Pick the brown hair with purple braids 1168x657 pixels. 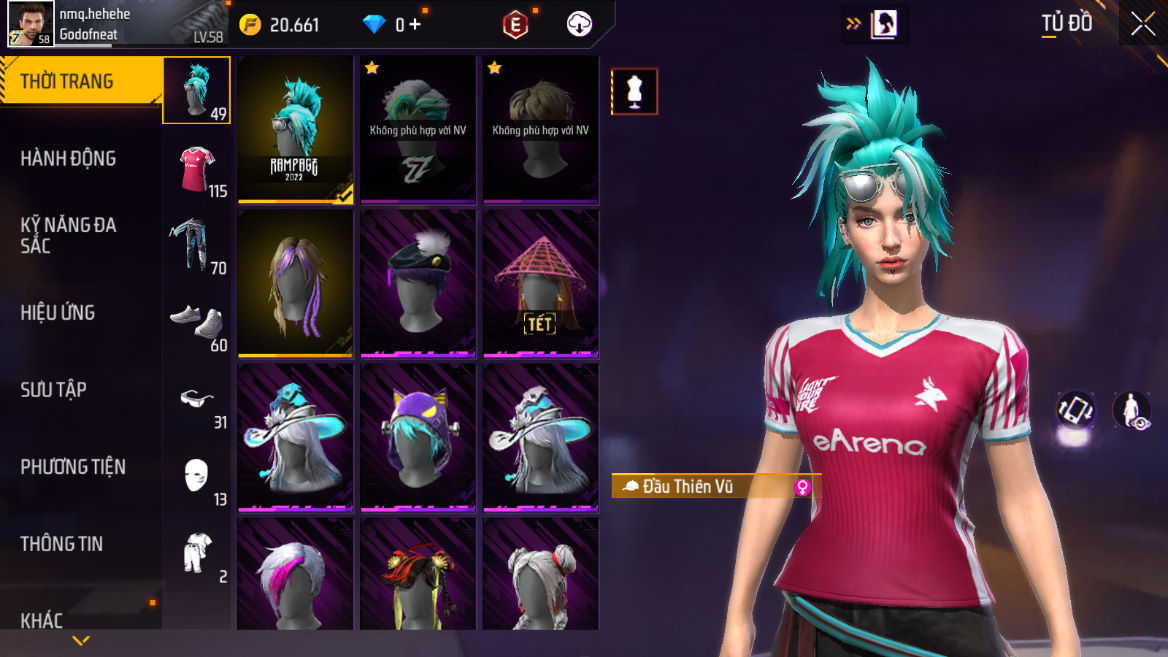(x=295, y=283)
